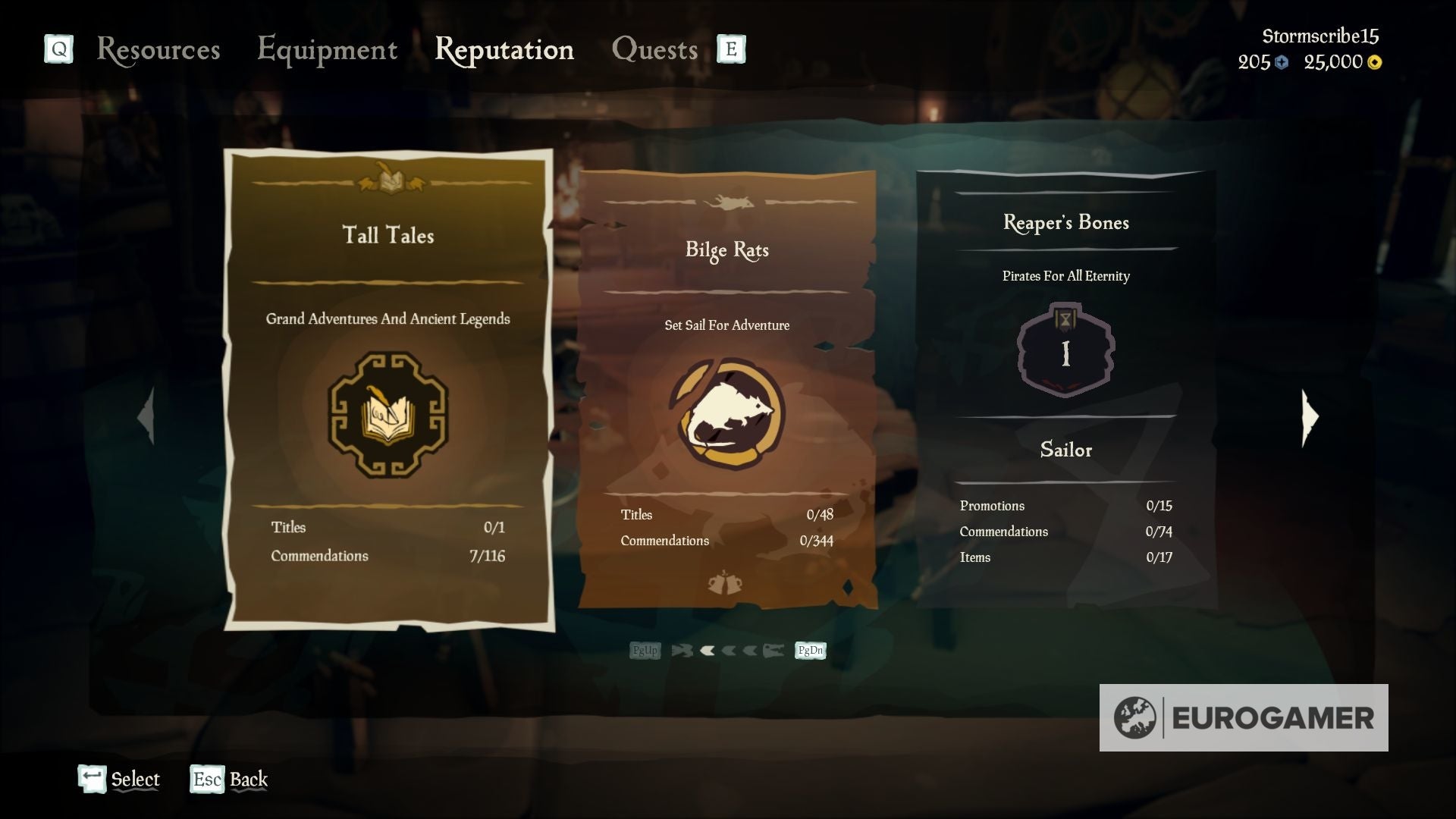Viewport: 1456px width, 819px height.
Task: Switch to the Equipment tab
Action: [x=328, y=49]
